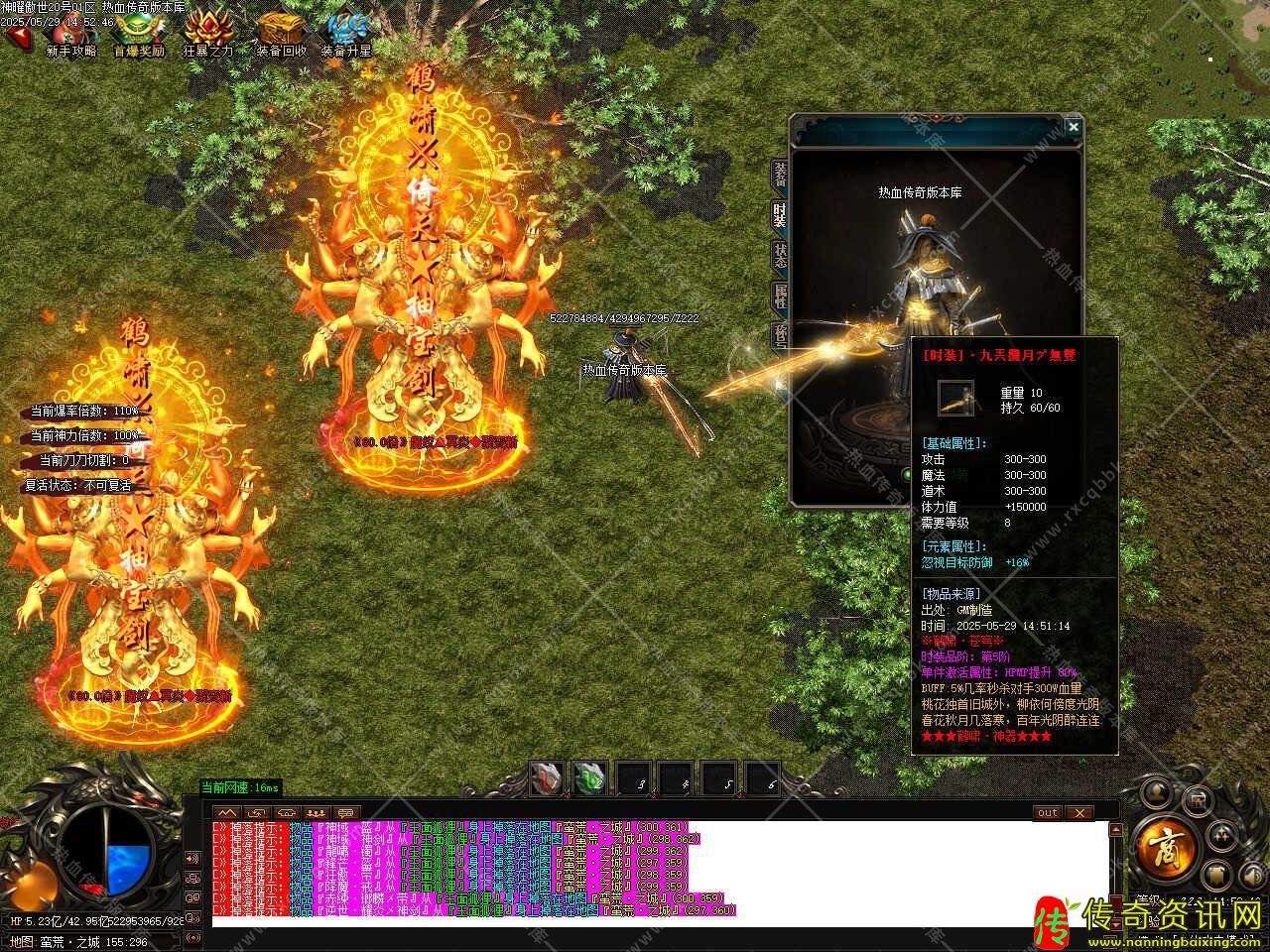Open the 装备升星 equipment star upgrade
The image size is (1270, 952).
346,34
